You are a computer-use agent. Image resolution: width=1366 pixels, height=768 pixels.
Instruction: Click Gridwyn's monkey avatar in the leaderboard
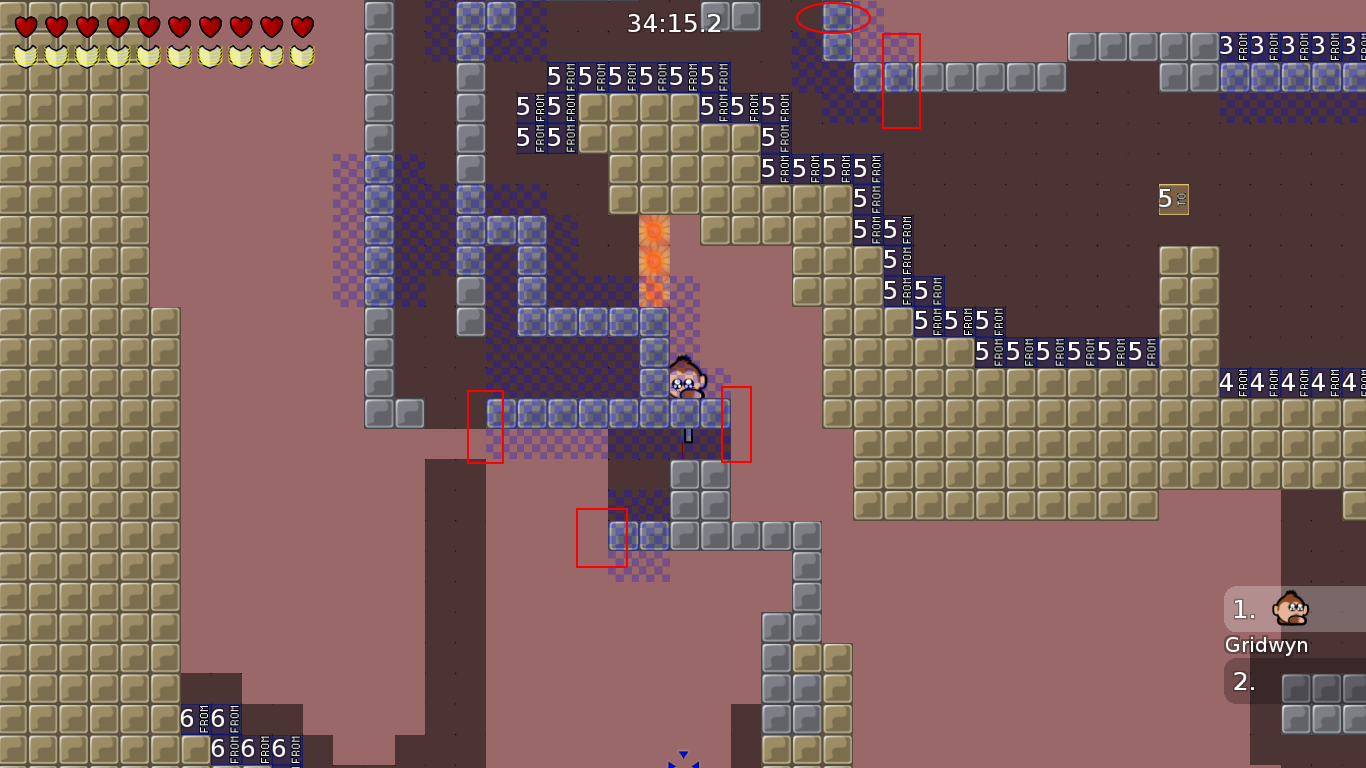[1291, 608]
